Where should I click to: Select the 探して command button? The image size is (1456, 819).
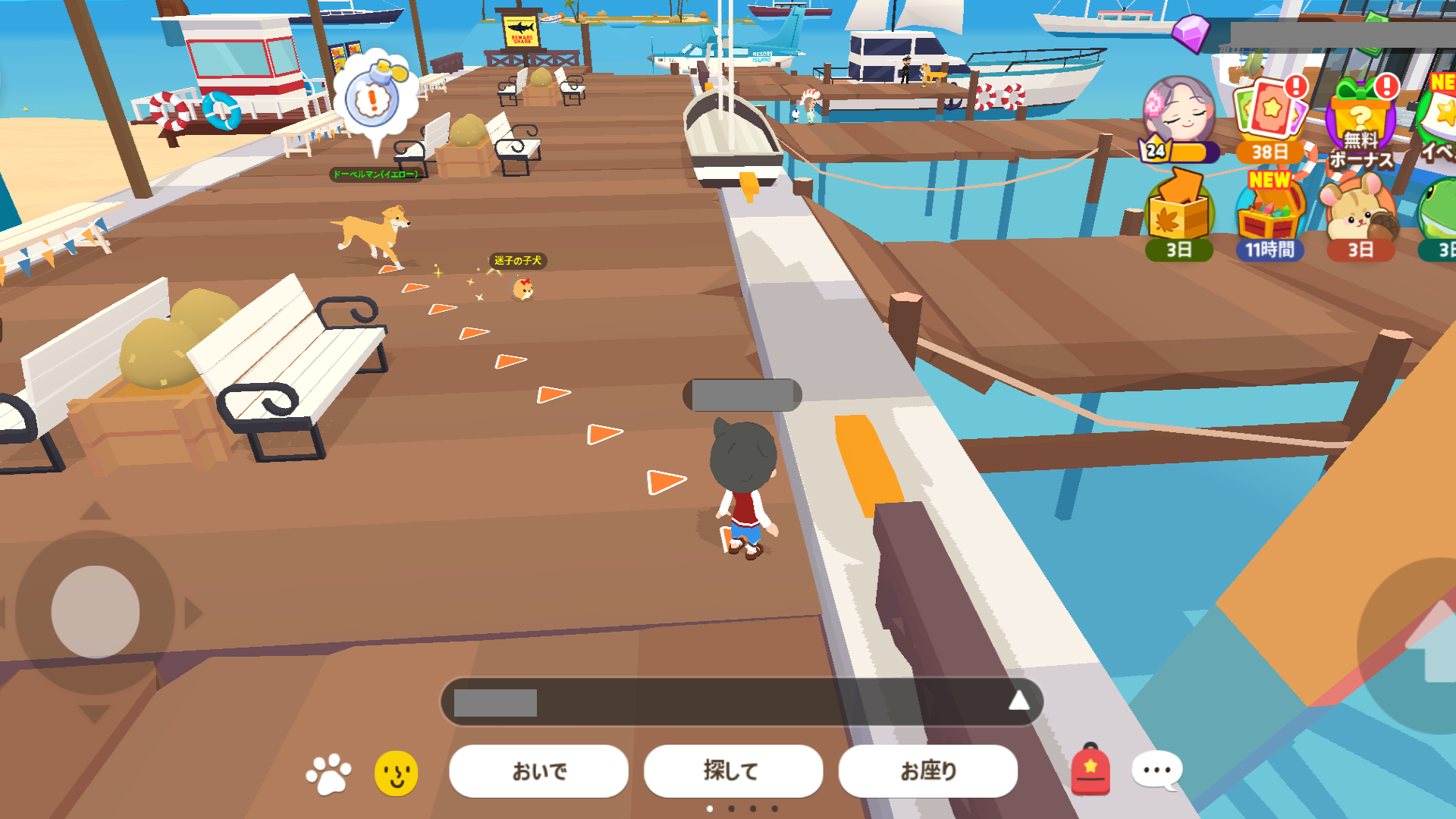733,770
